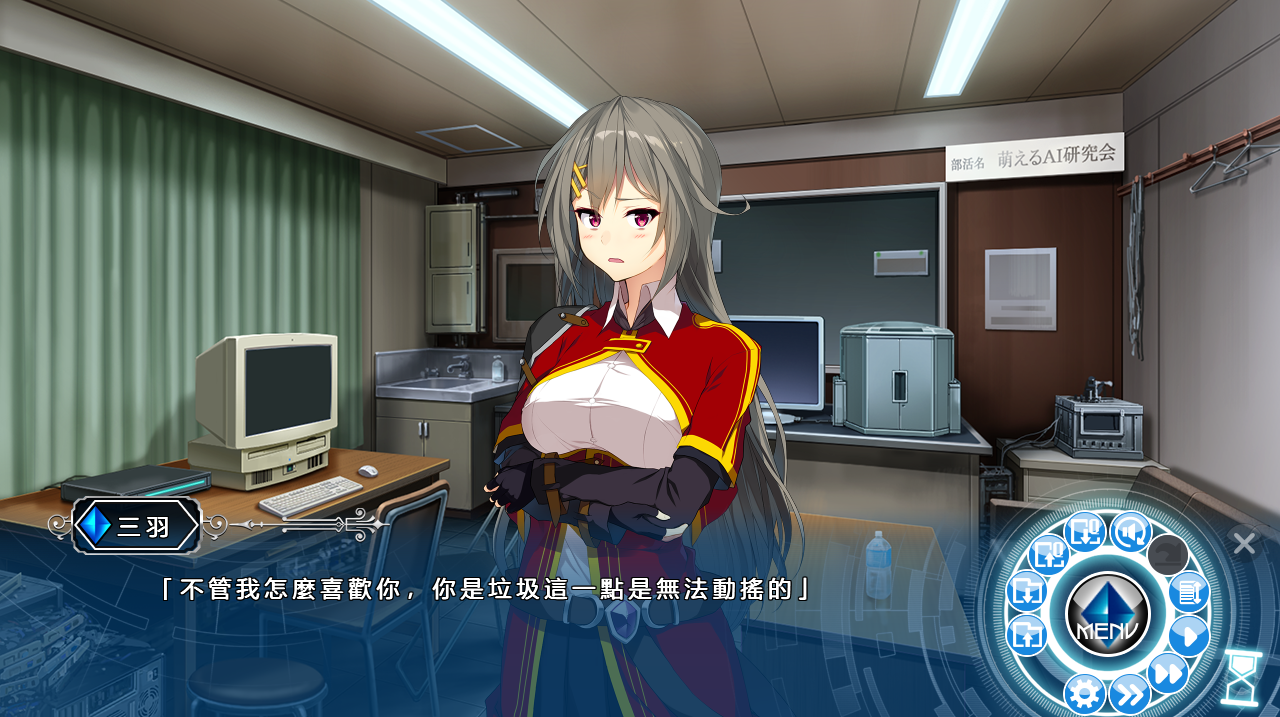This screenshot has height=717, width=1280.
Task: Click the quick load icon
Action: [x=1049, y=553]
